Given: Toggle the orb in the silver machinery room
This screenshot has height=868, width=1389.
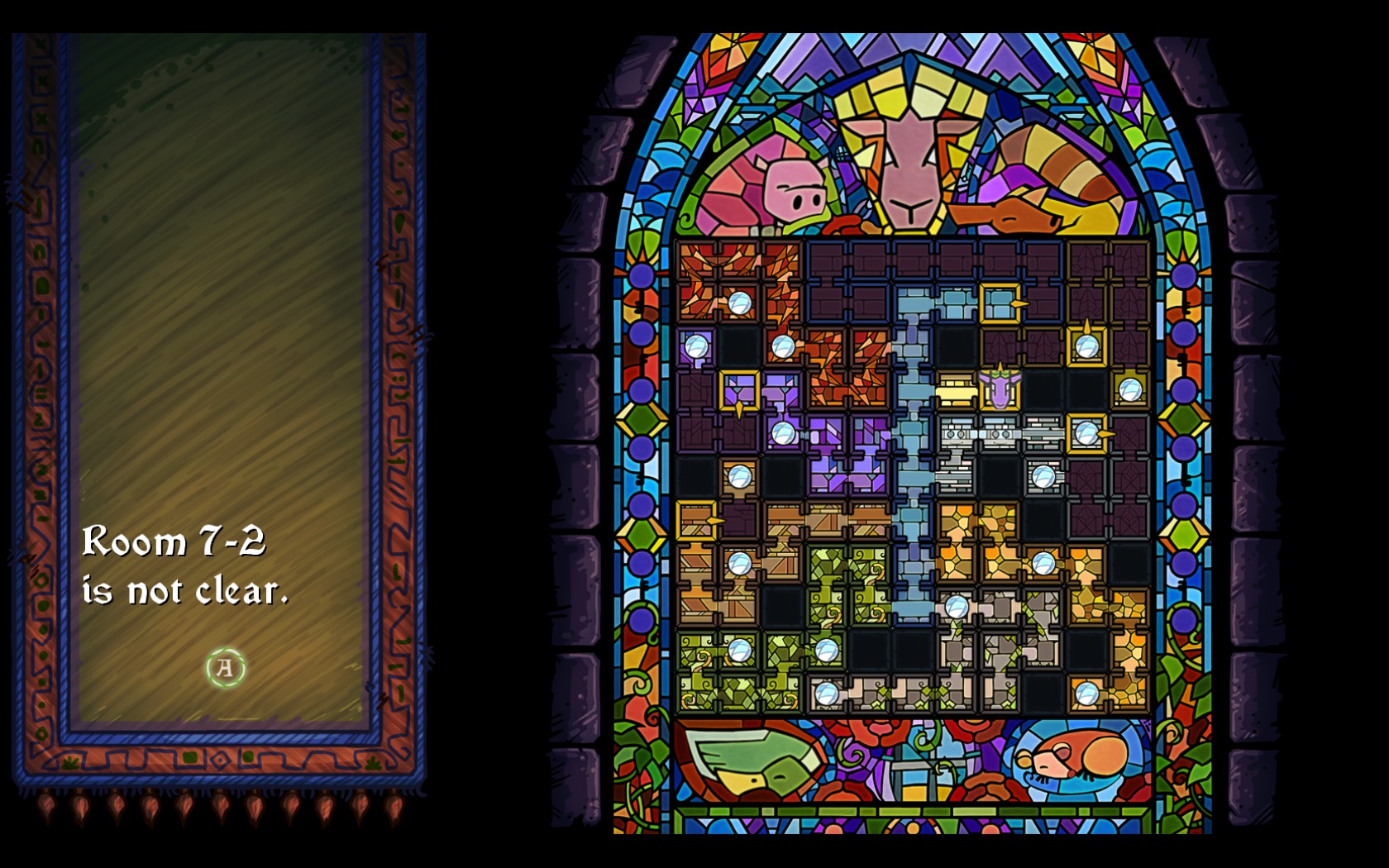Looking at the screenshot, I should (x=1042, y=475).
